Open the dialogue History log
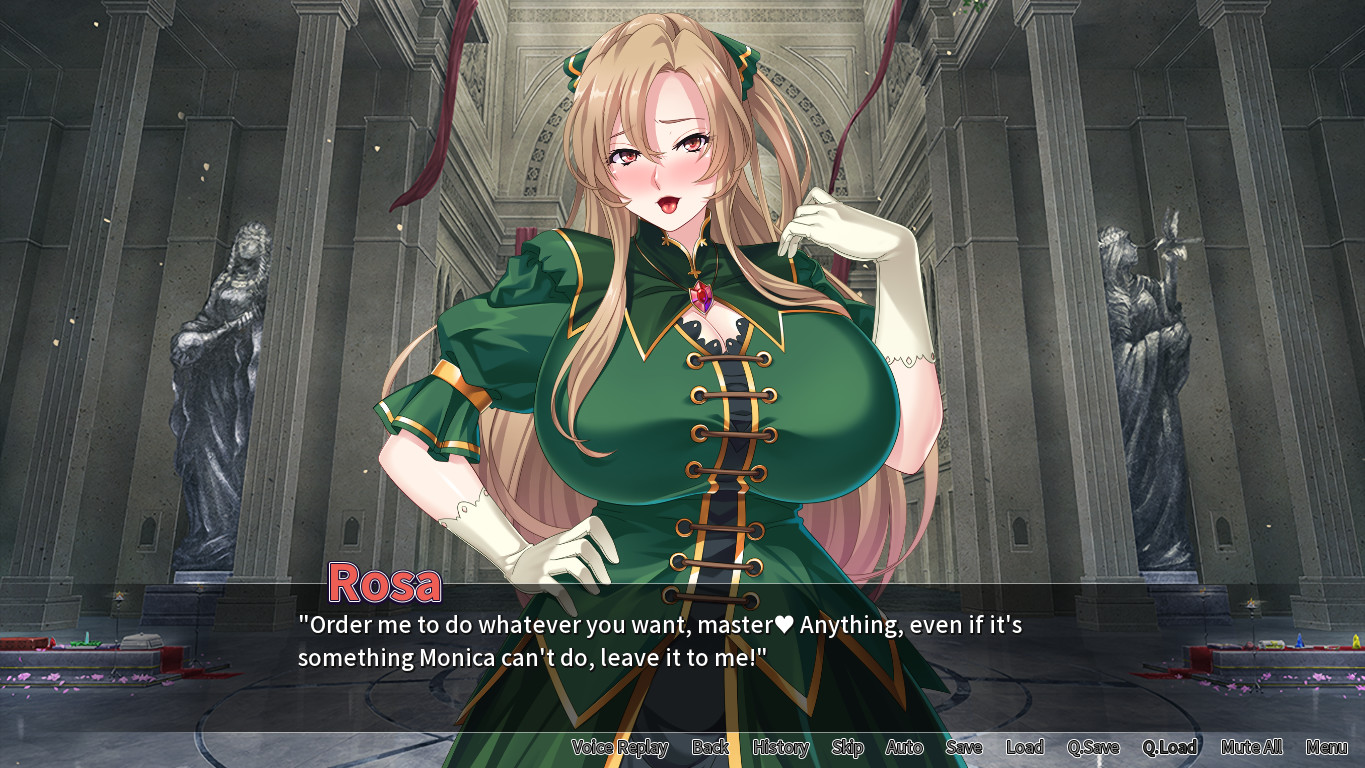The image size is (1365, 768). pos(780,747)
